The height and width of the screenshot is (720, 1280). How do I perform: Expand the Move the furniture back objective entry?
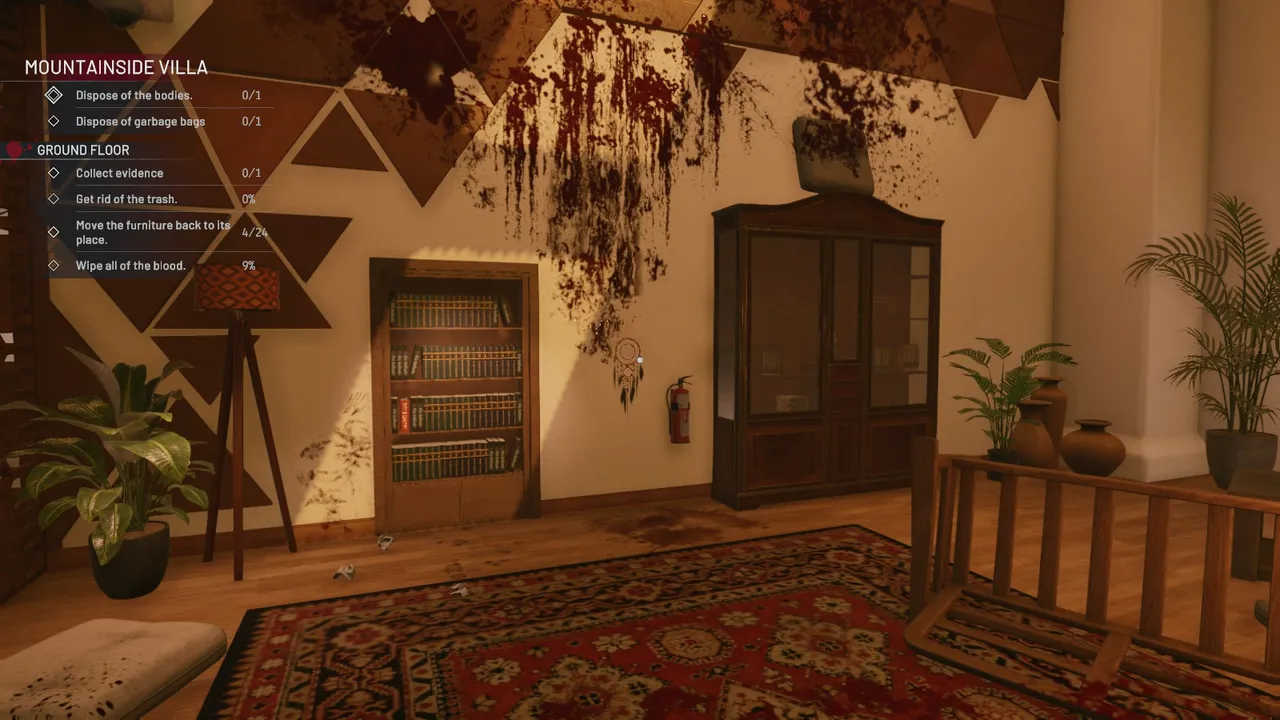150,231
